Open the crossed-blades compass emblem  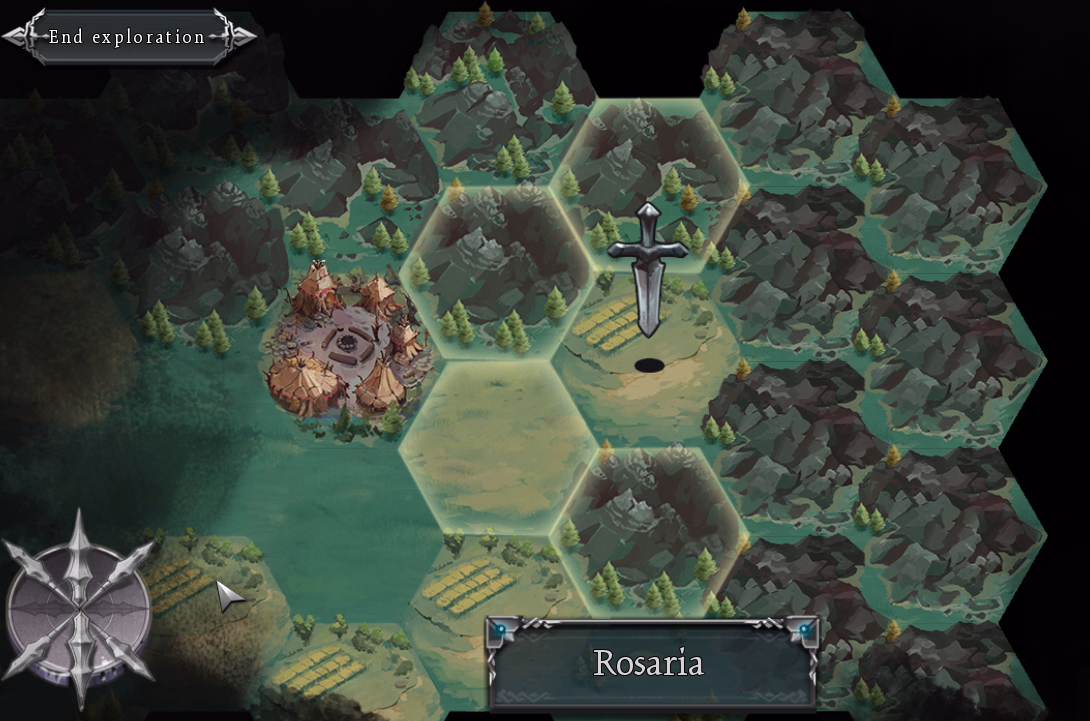79,607
